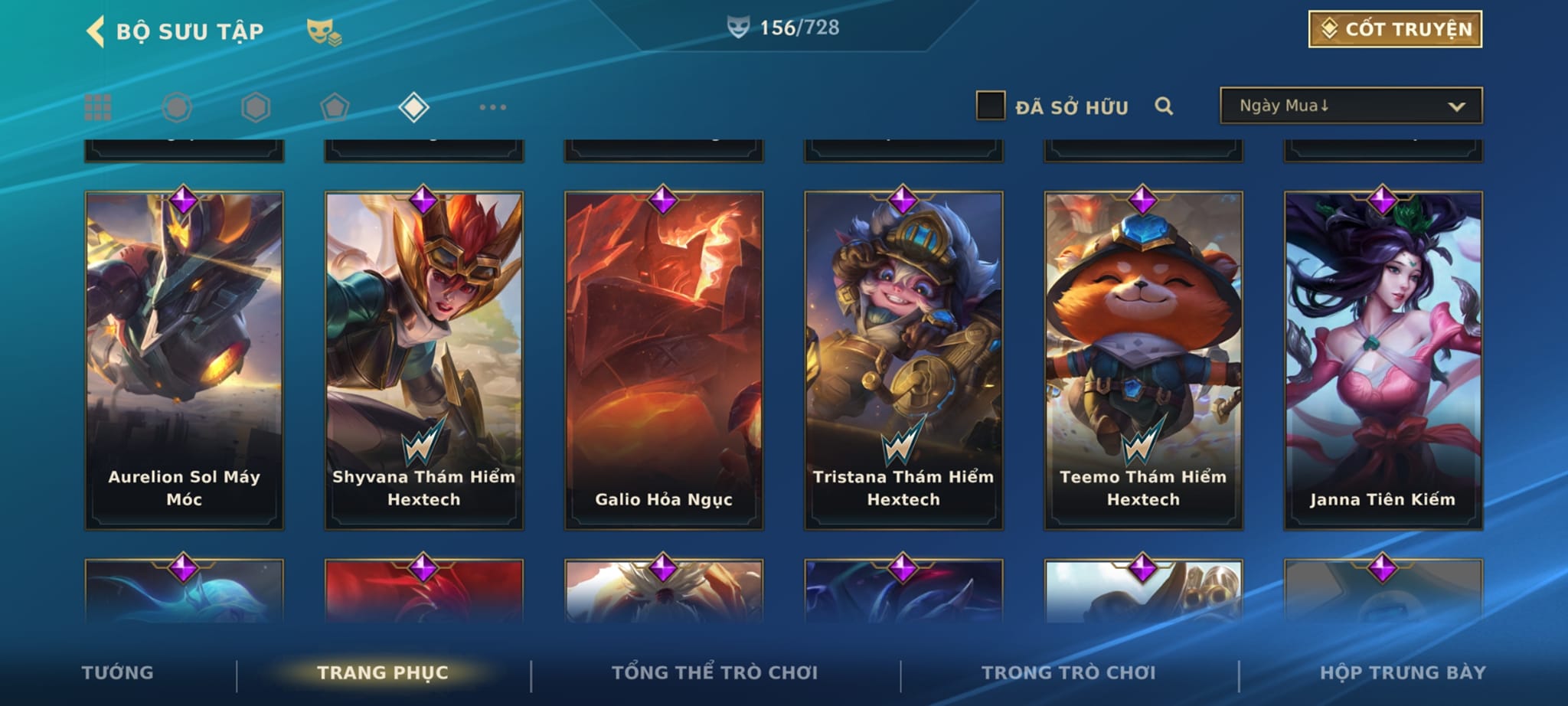Go back from Bộ Sưu Tập
This screenshot has height=706, width=1568.
(96, 31)
